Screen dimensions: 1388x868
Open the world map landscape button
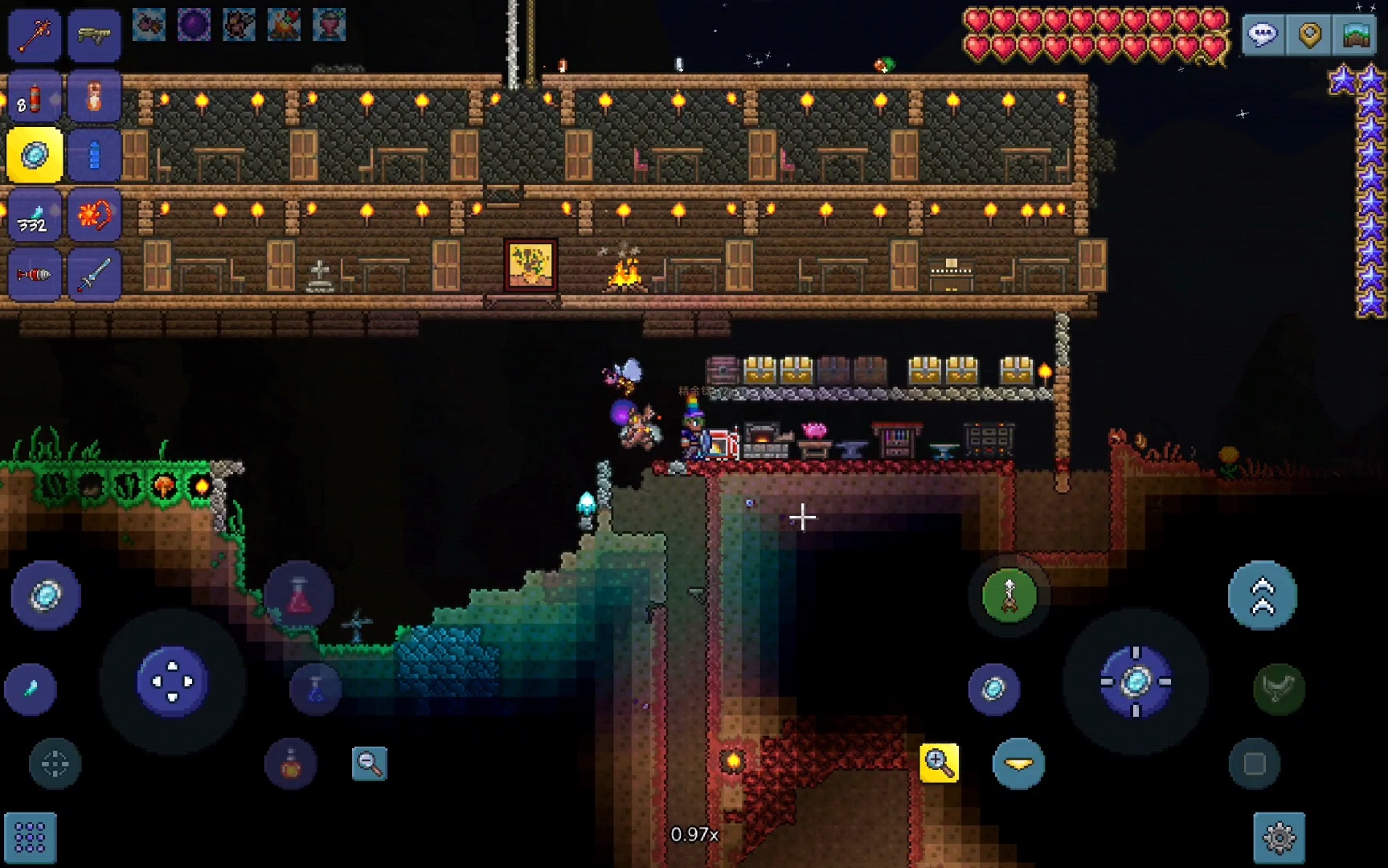(x=1357, y=35)
